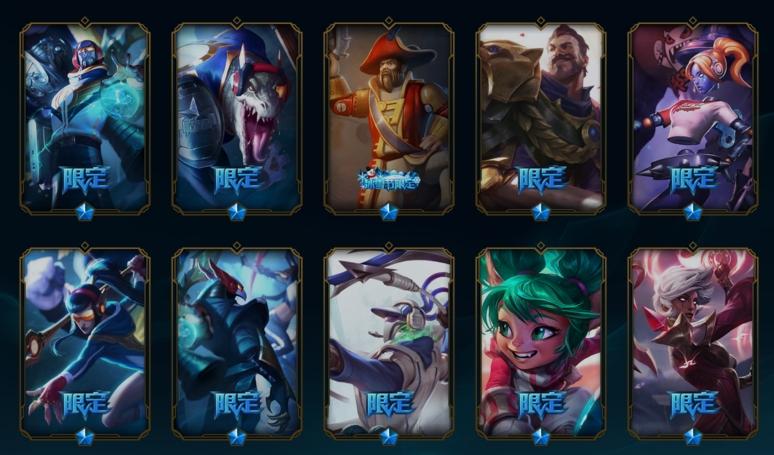Select the dark bird-helmet armored figure card
This screenshot has width=774, height=455.
point(237,342)
